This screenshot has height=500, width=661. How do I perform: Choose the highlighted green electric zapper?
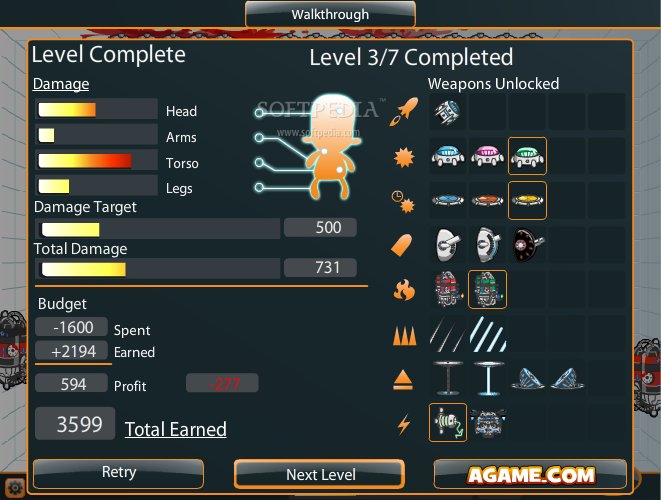tap(448, 422)
